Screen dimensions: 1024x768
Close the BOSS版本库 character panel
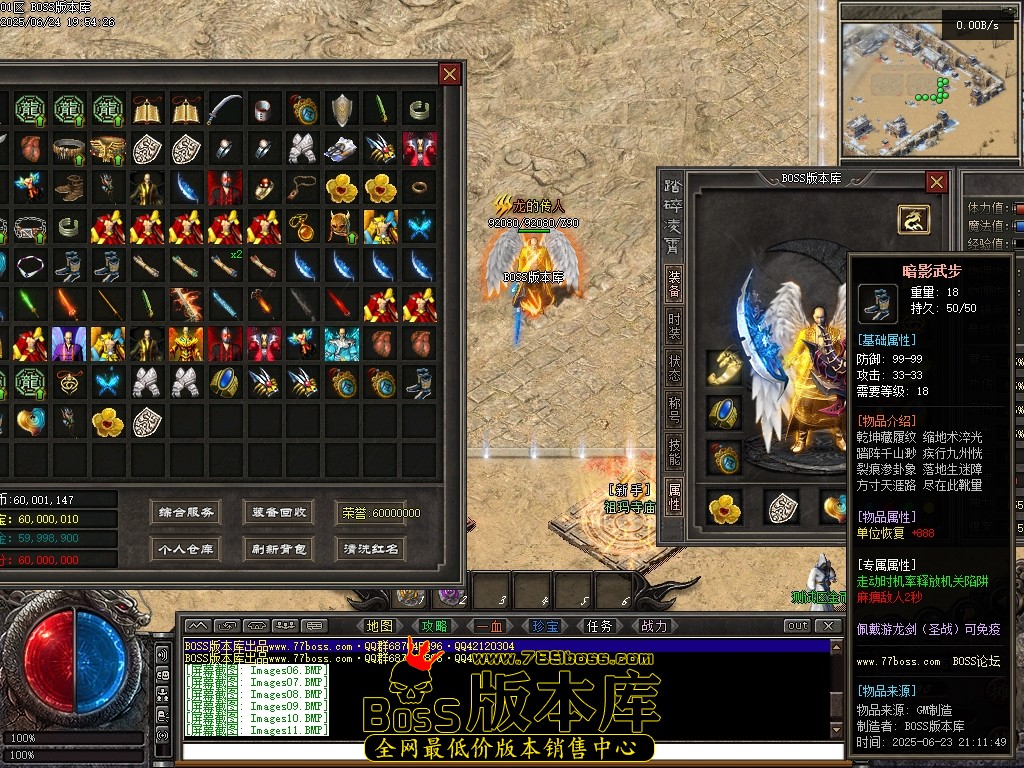click(936, 182)
